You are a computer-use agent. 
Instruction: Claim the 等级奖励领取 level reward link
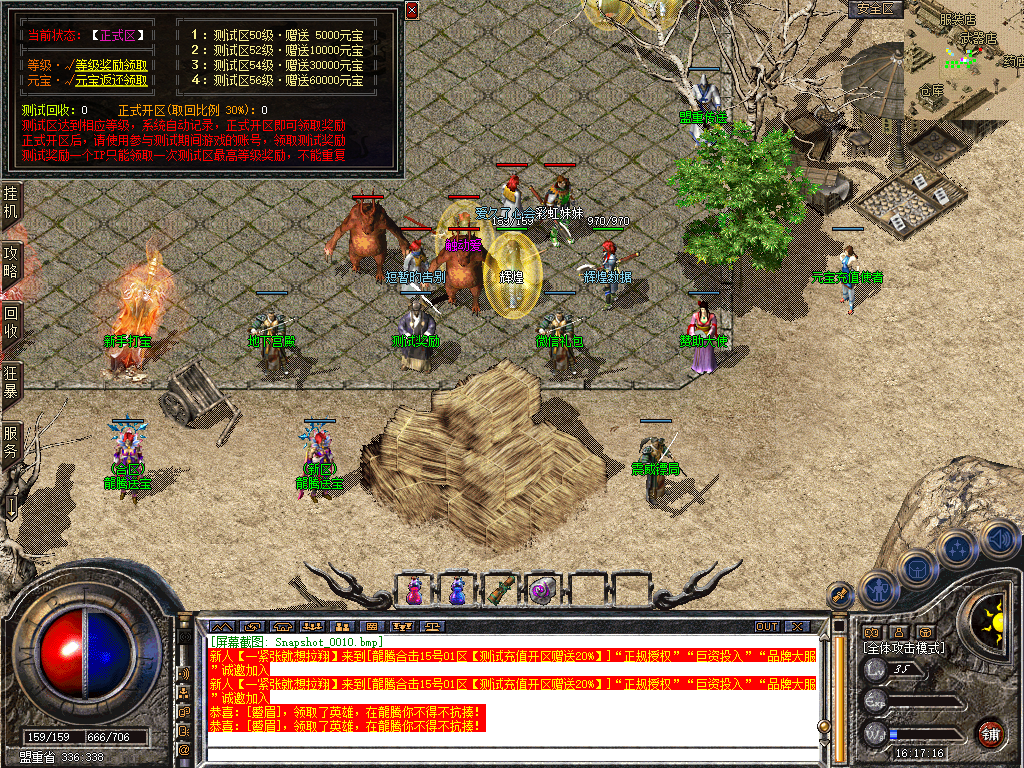click(111, 65)
